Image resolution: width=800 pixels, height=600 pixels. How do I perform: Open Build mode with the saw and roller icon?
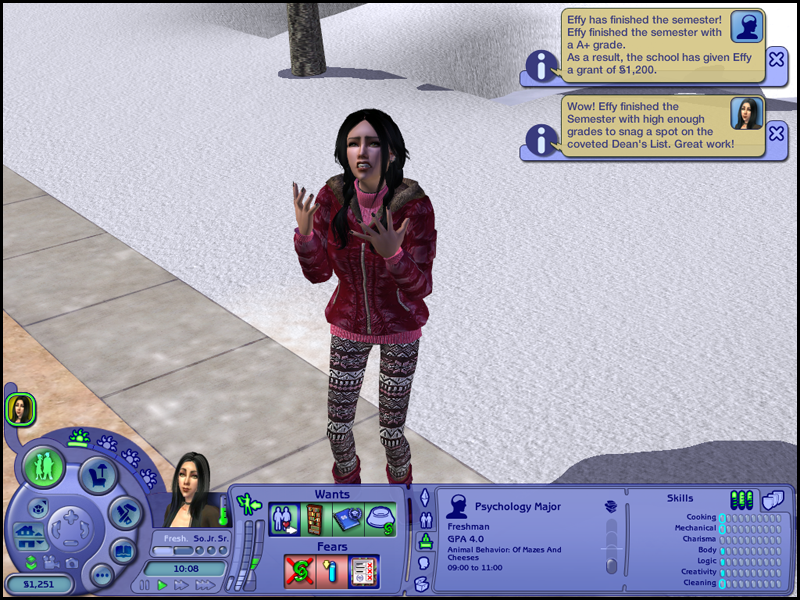[126, 512]
